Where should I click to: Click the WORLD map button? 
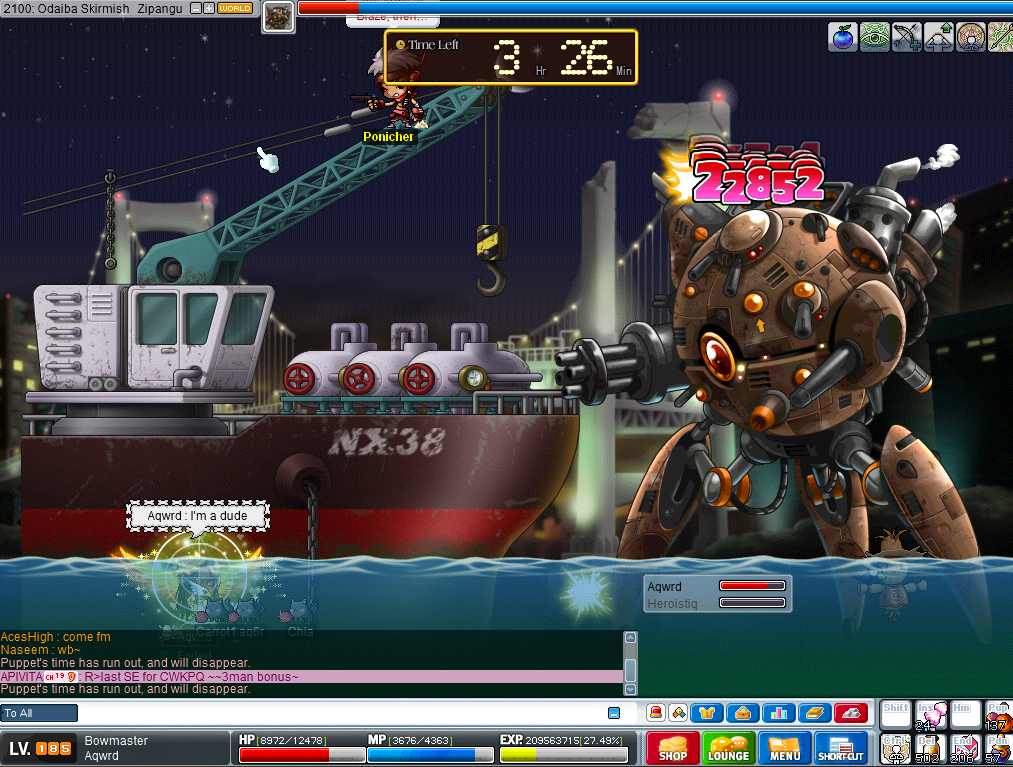point(235,8)
